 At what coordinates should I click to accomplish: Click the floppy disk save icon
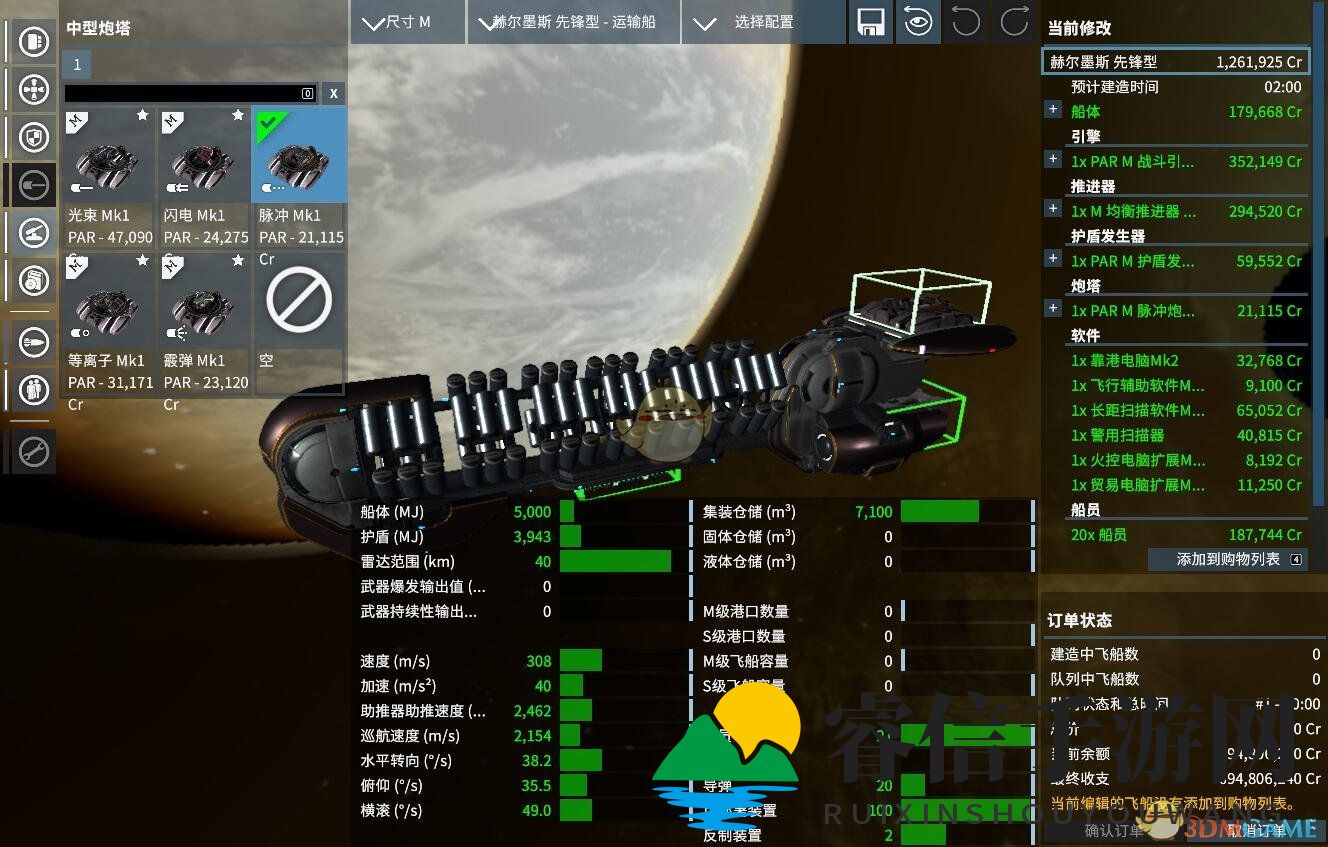click(870, 22)
